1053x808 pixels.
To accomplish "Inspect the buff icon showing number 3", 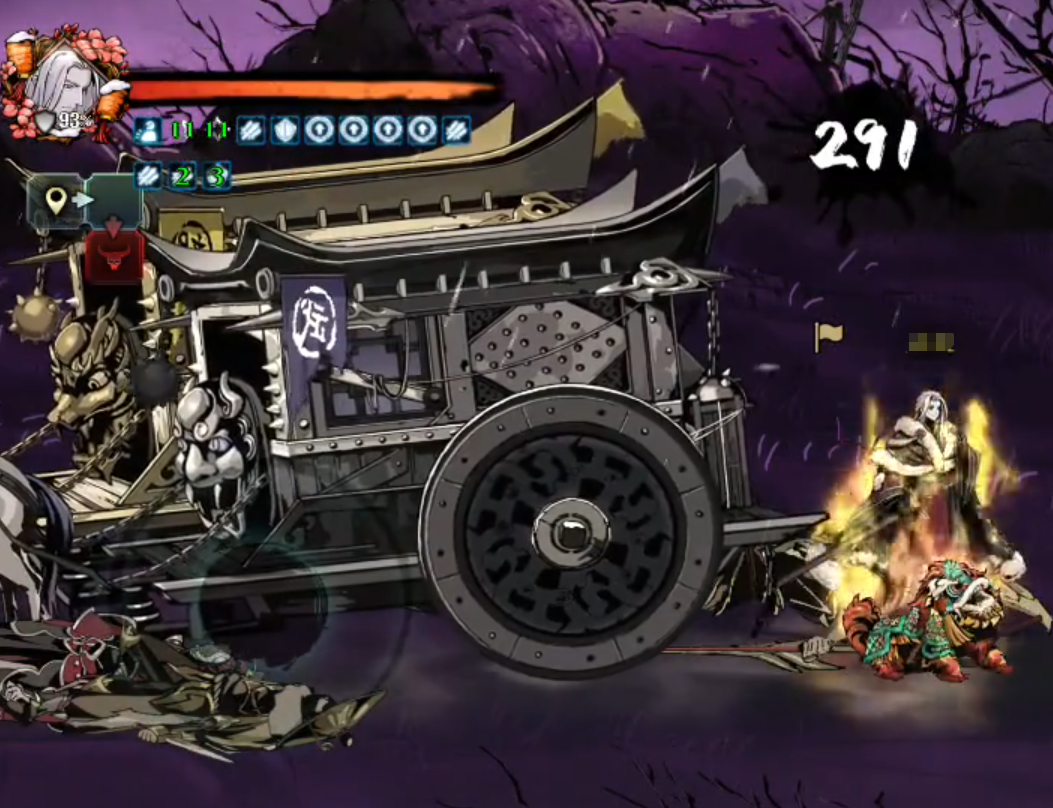I will tap(217, 176).
